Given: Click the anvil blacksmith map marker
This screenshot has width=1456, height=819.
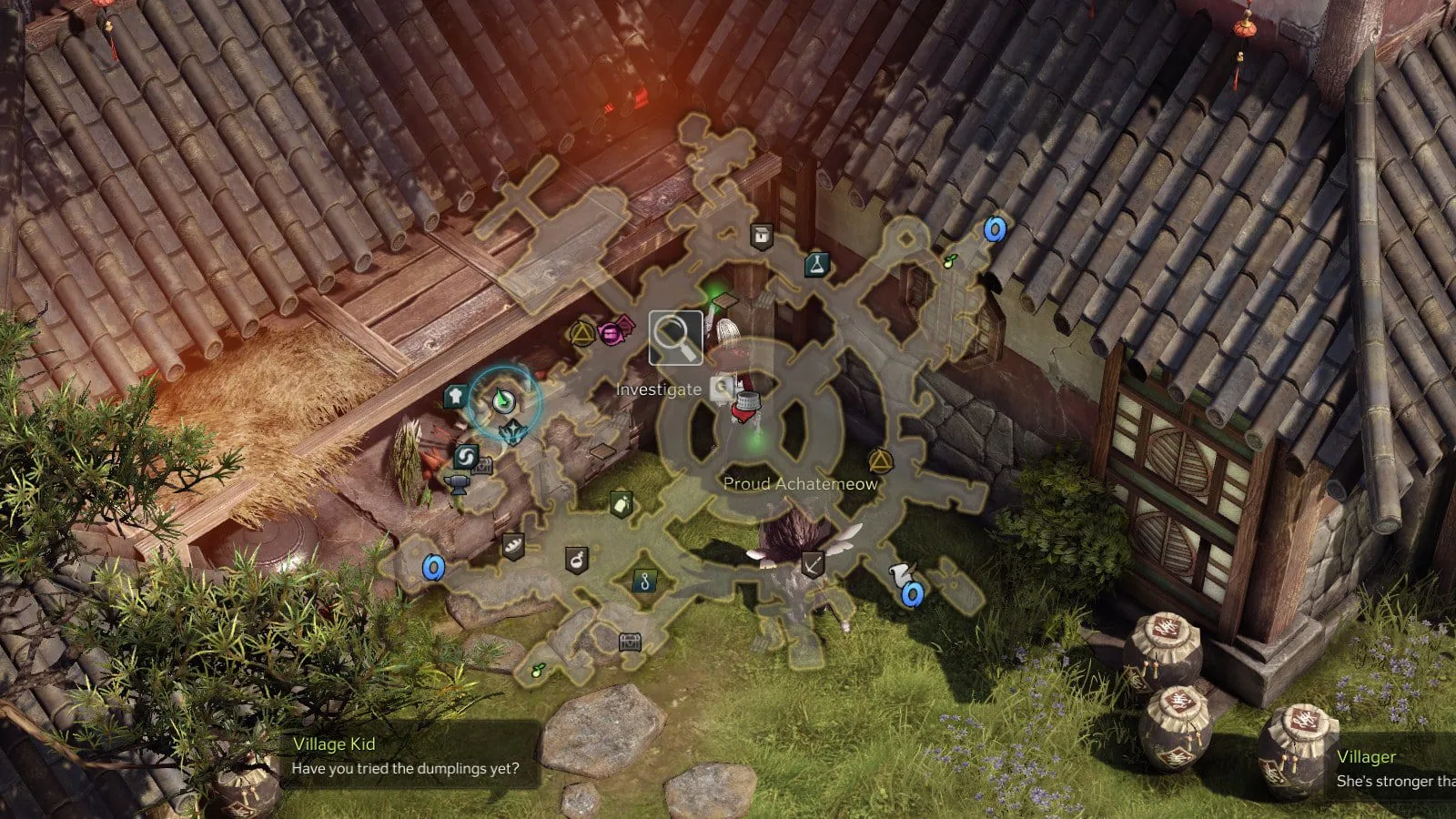Looking at the screenshot, I should coord(458,483).
